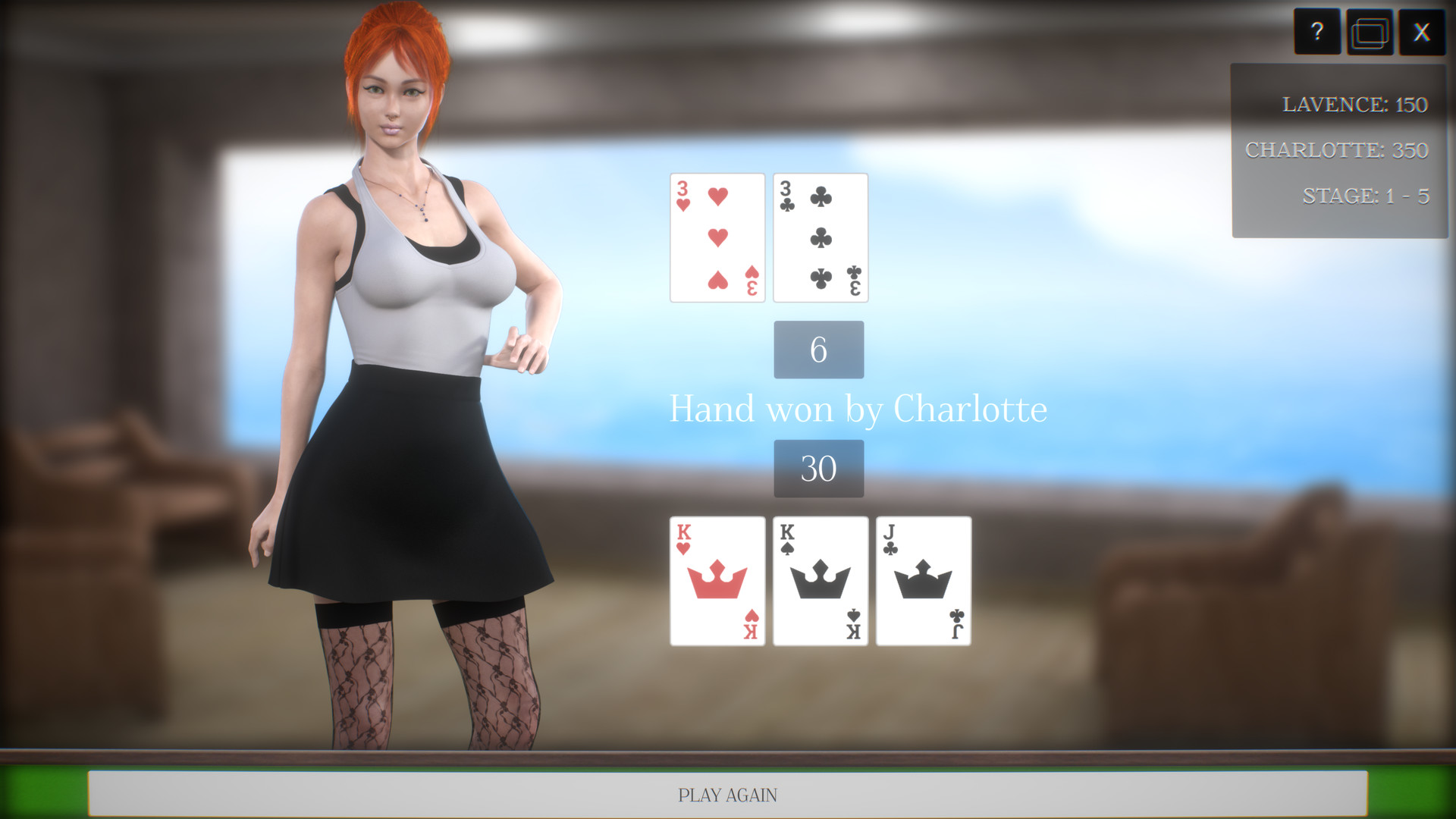Select the score box showing 30
Viewport: 1456px width, 819px height.
click(x=818, y=468)
